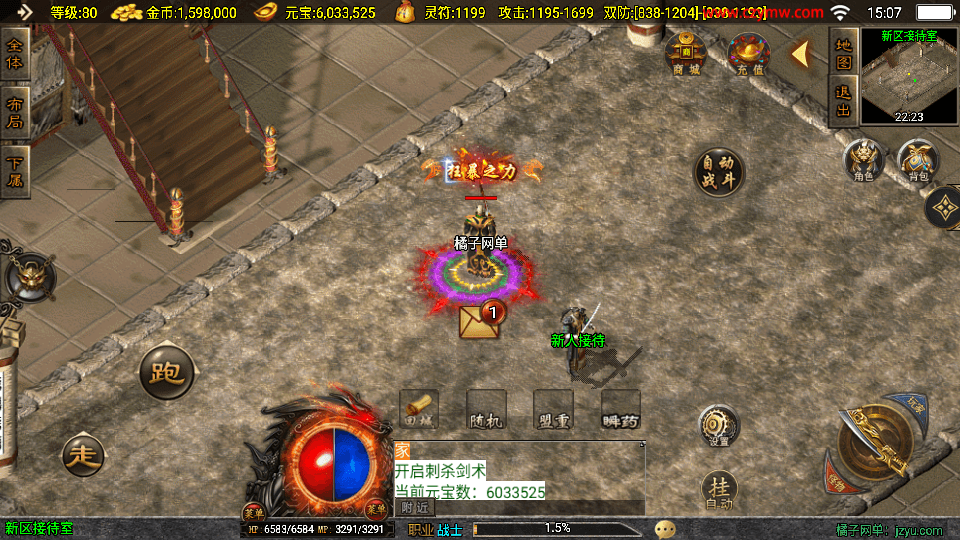The width and height of the screenshot is (960, 540).
Task: Open the 地图 map tab
Action: [x=843, y=53]
